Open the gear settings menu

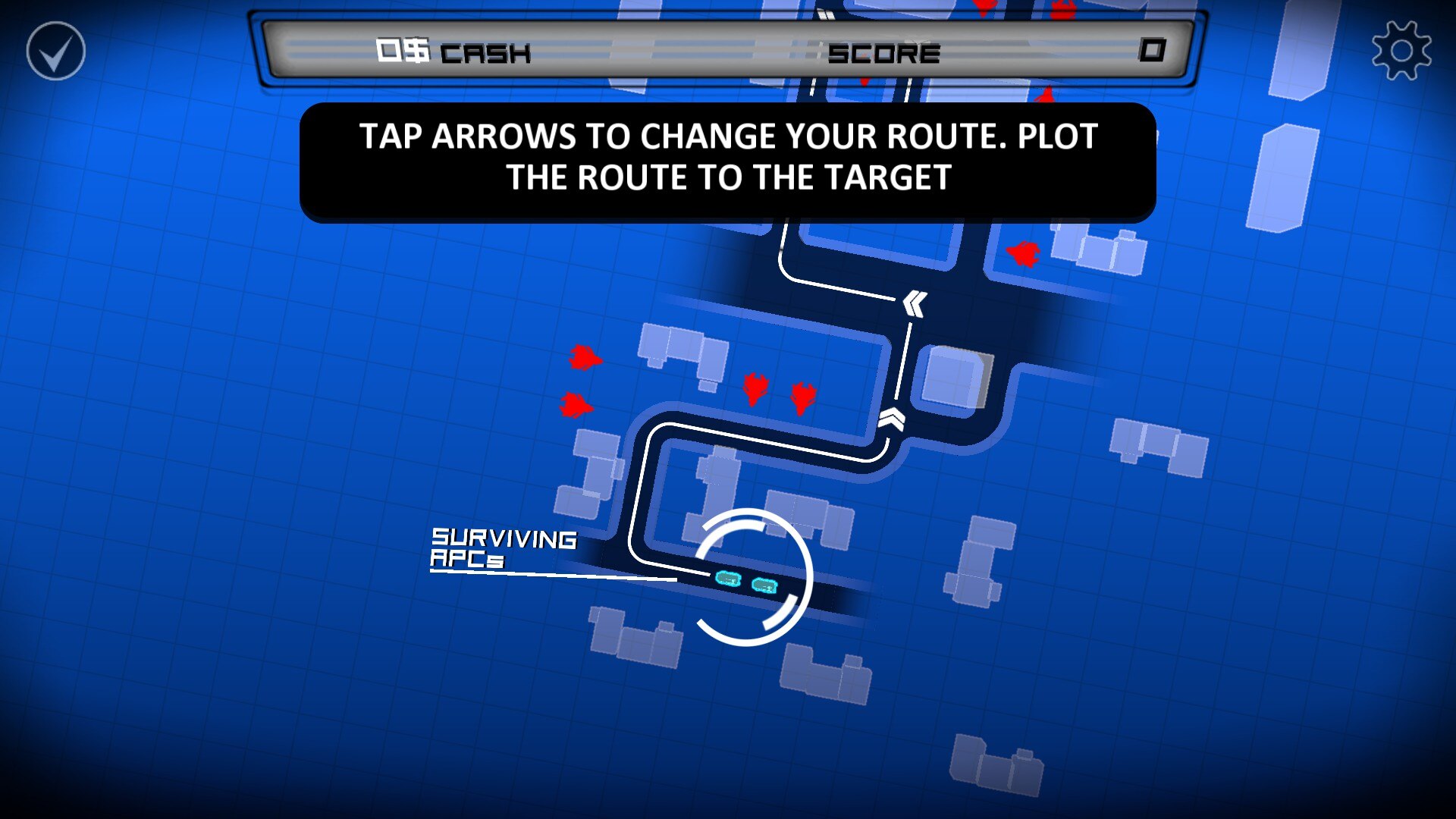coord(1401,51)
